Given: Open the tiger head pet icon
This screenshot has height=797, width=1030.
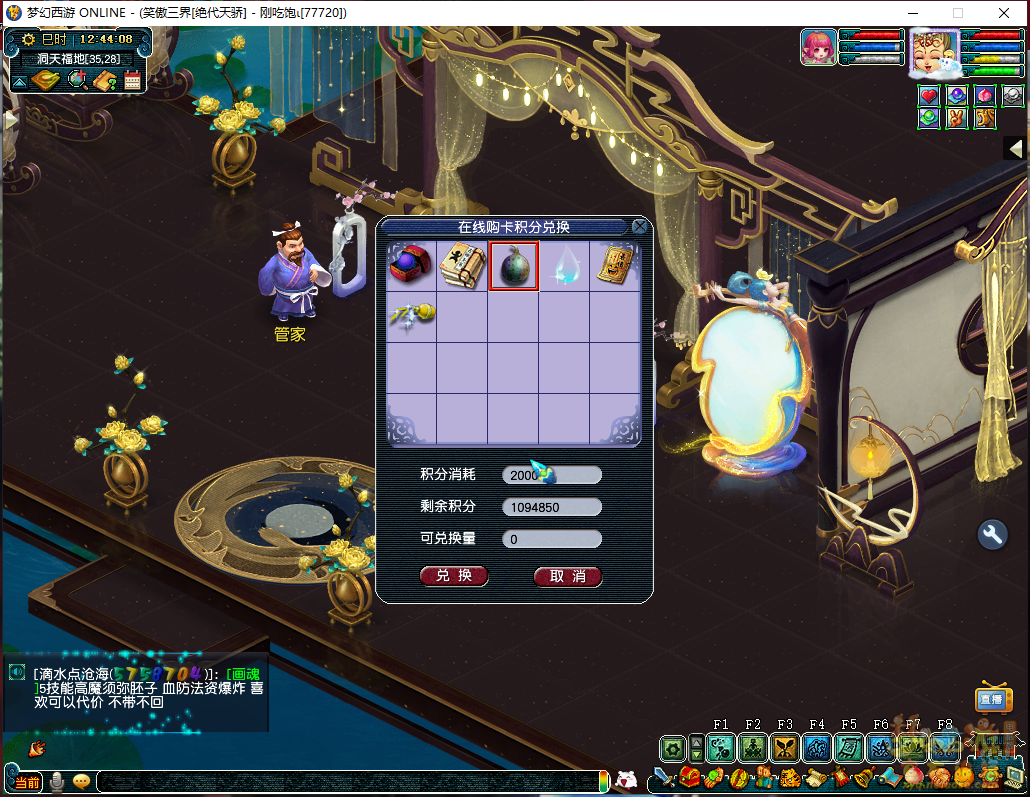Looking at the screenshot, I should [789, 777].
